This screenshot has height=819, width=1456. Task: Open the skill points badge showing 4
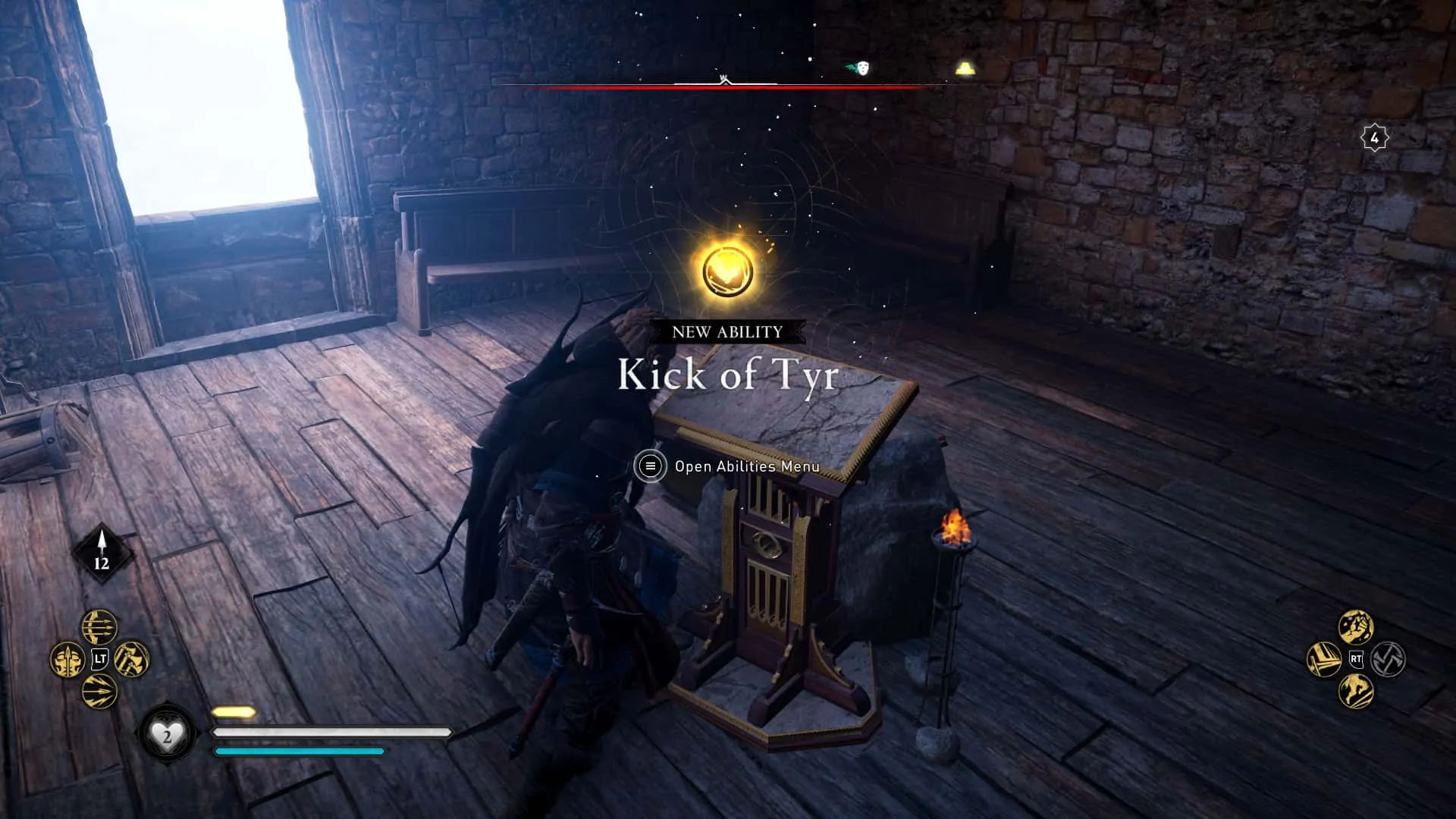1374,138
